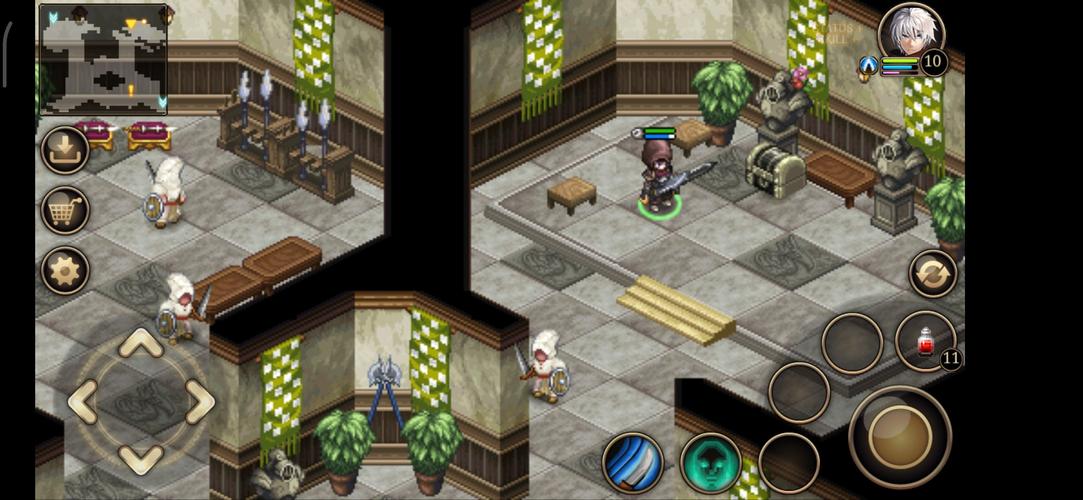Screen dimensions: 1083x500
Task: Use the red health potion
Action: (925, 342)
